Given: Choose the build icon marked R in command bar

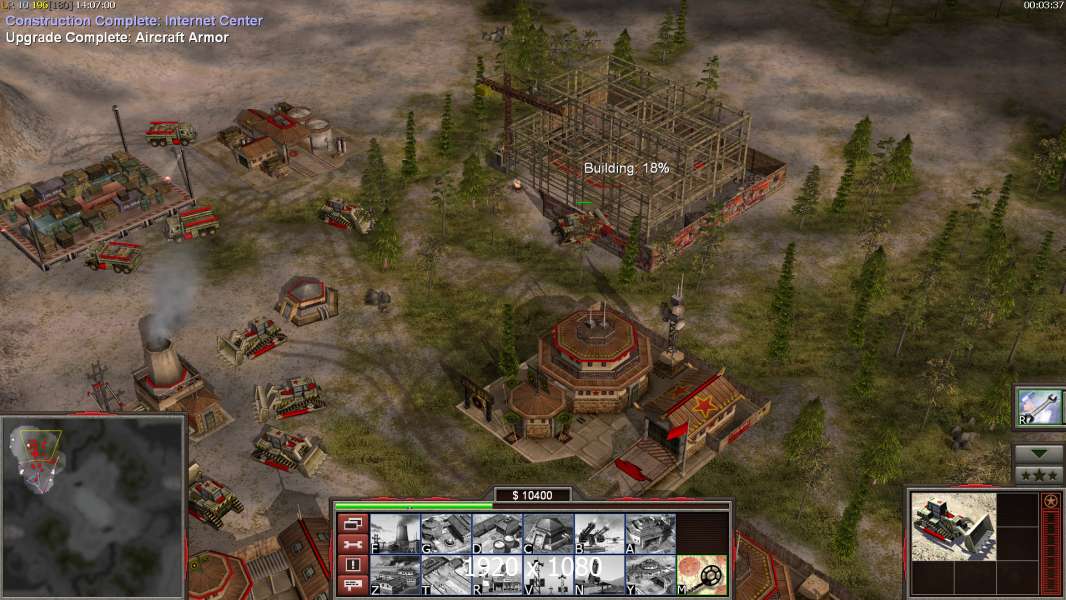Looking at the screenshot, I should [x=497, y=575].
